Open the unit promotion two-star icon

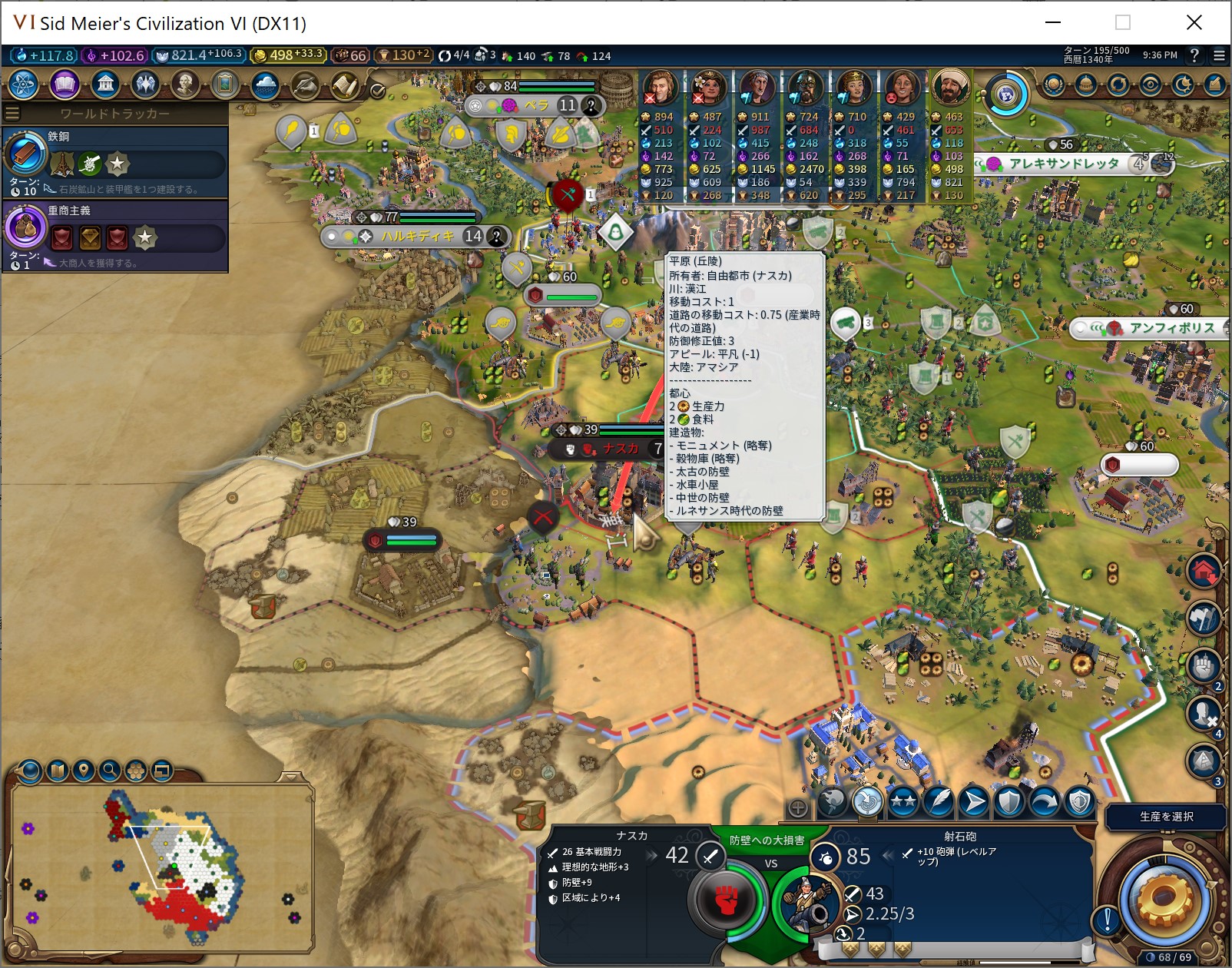903,803
